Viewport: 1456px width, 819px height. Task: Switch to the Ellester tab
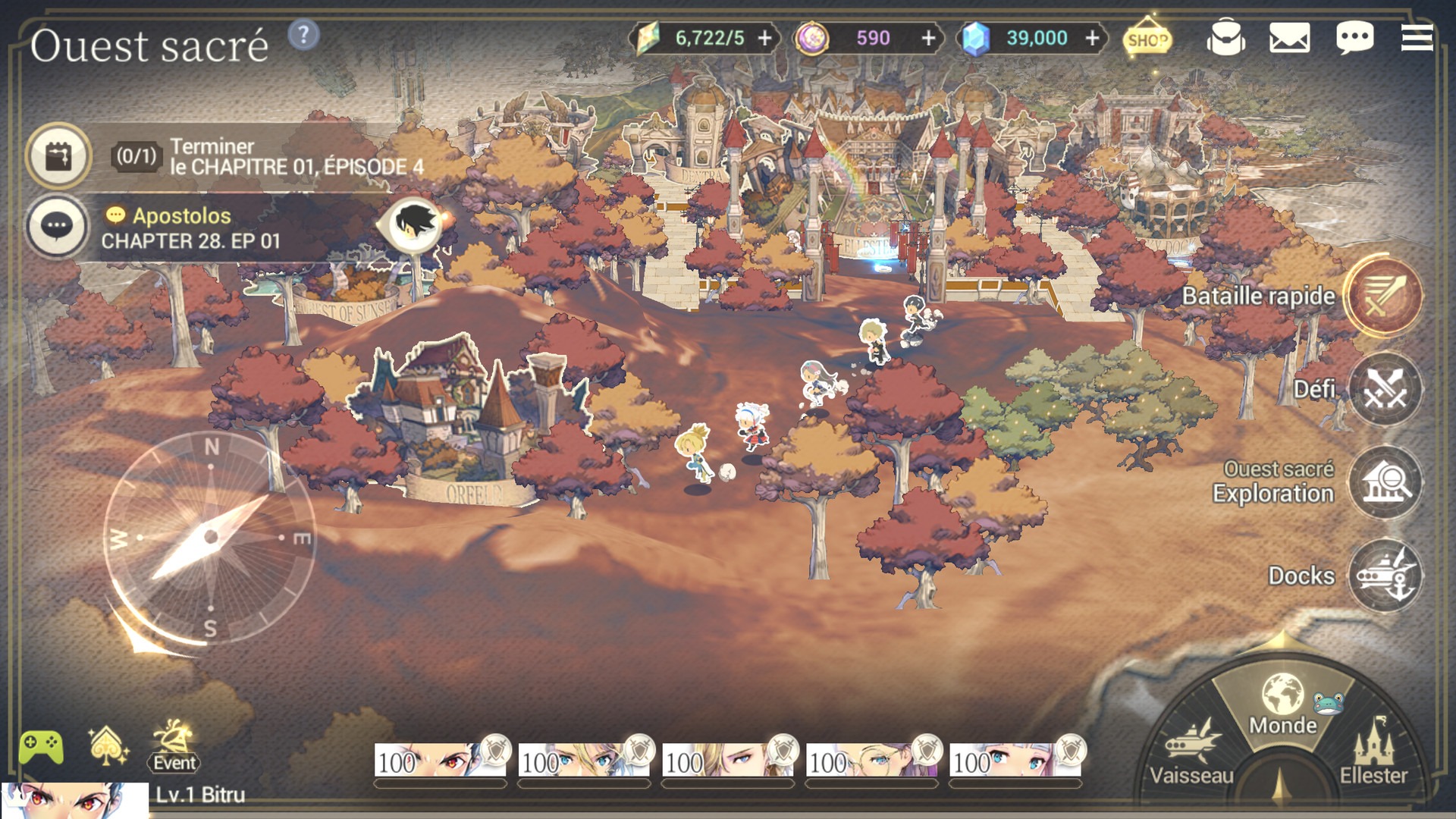[1373, 751]
